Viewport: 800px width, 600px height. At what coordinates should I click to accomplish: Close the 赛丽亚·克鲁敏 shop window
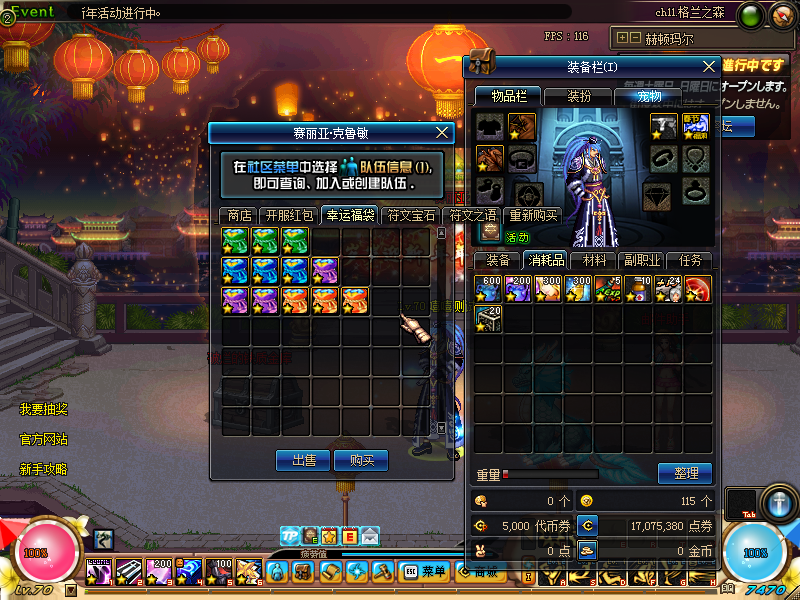[x=444, y=132]
